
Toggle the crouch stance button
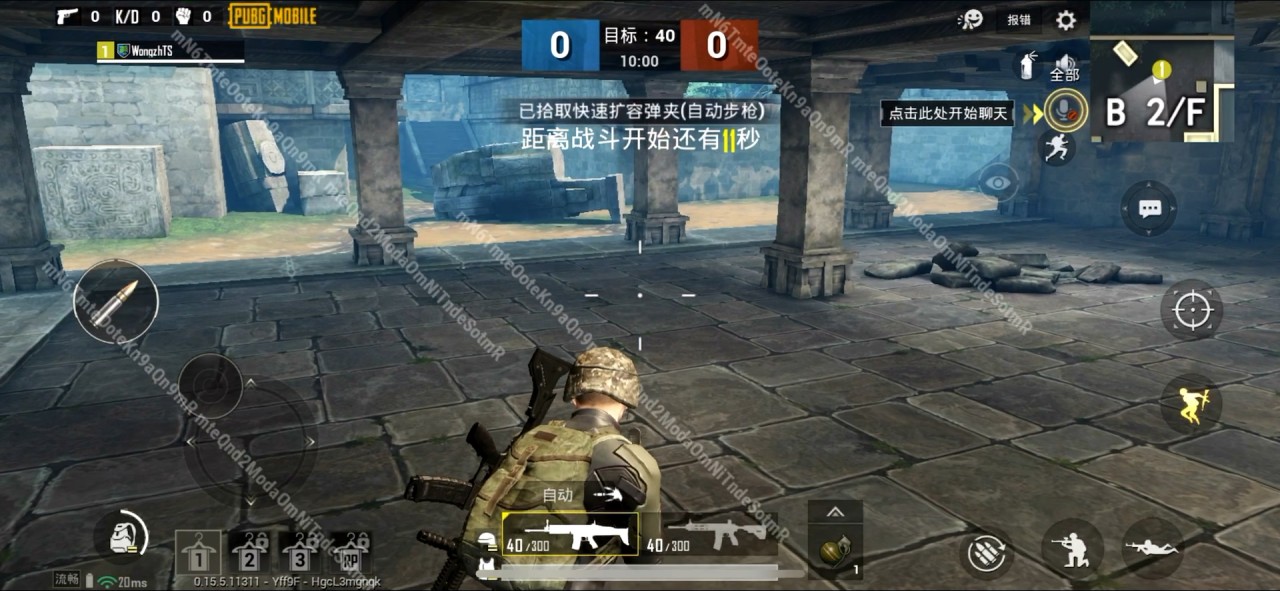pos(1072,550)
